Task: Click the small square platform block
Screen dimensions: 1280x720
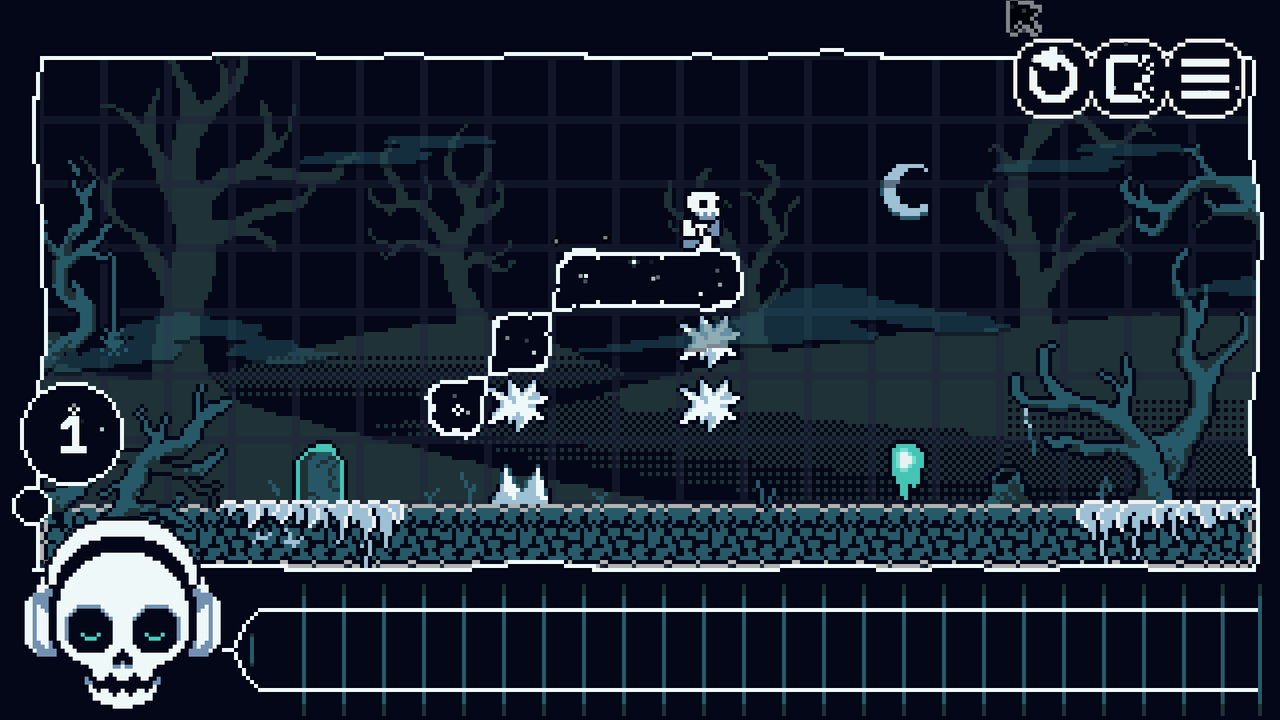Action: coord(518,345)
